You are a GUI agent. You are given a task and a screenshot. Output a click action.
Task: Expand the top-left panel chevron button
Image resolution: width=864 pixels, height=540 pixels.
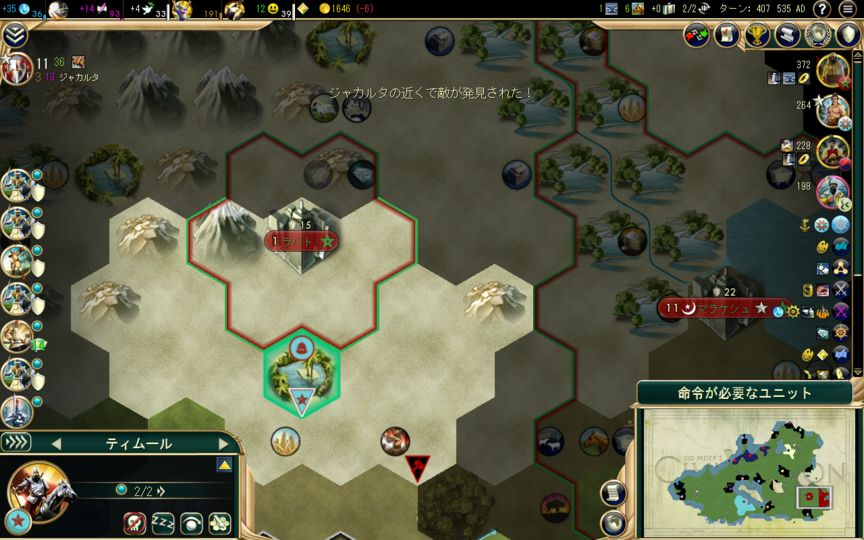tap(15, 36)
